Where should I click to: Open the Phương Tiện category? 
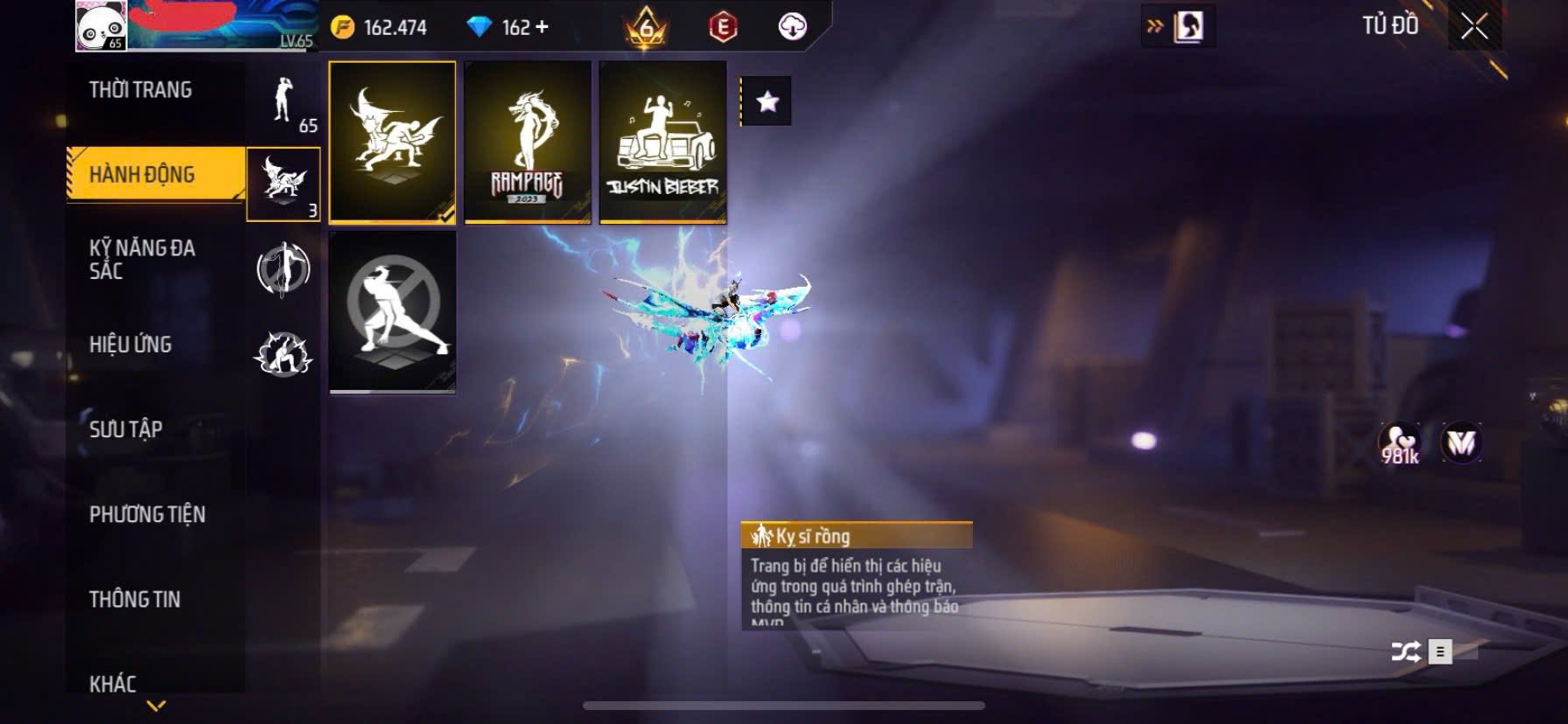click(x=147, y=514)
